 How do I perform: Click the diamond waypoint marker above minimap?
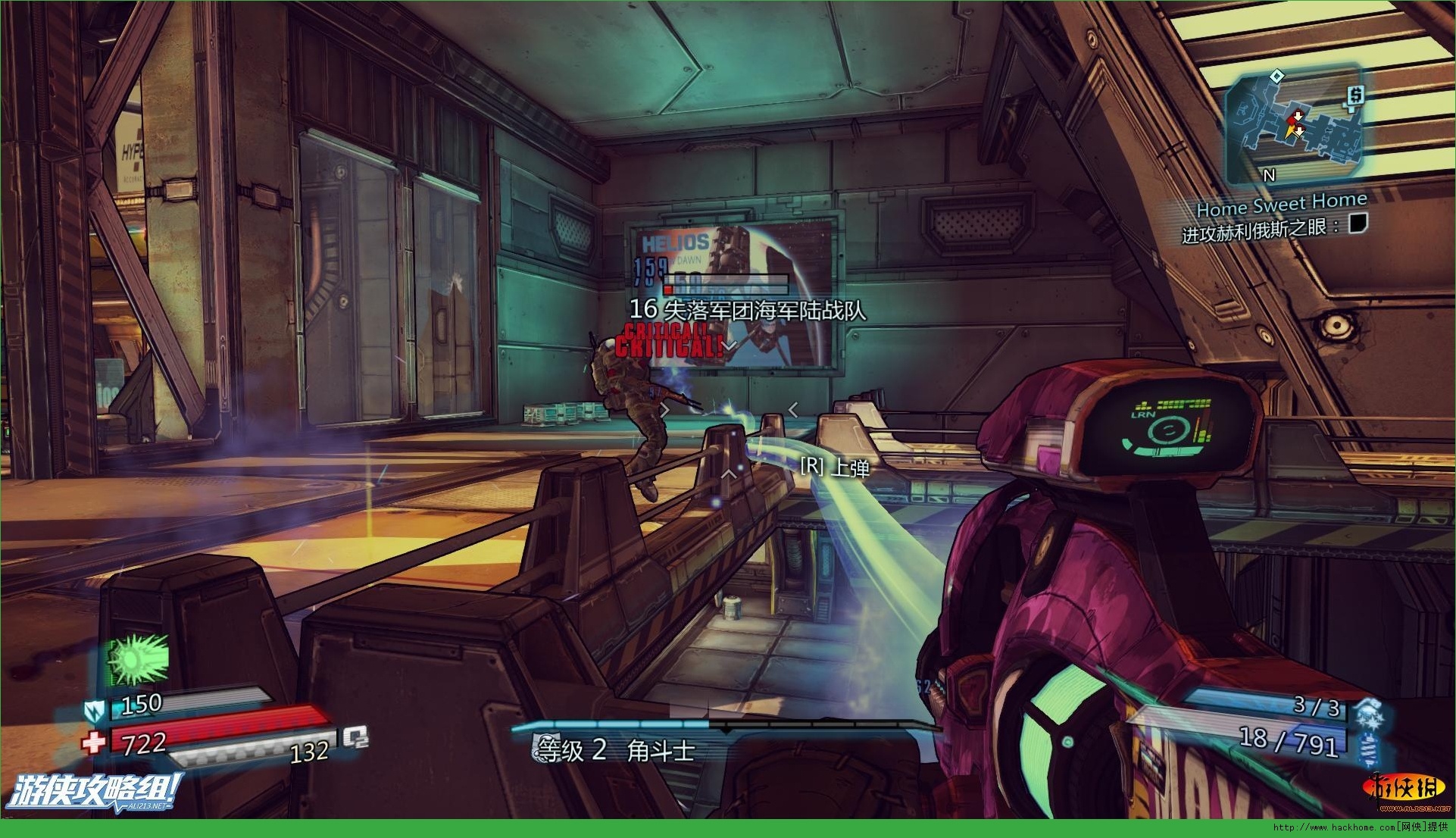[1276, 75]
